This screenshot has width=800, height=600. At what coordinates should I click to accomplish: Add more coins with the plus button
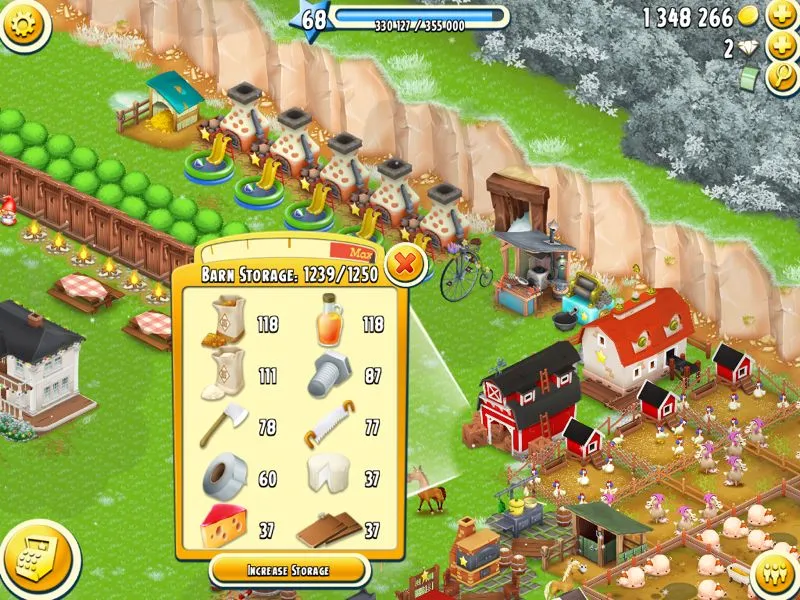tap(780, 17)
